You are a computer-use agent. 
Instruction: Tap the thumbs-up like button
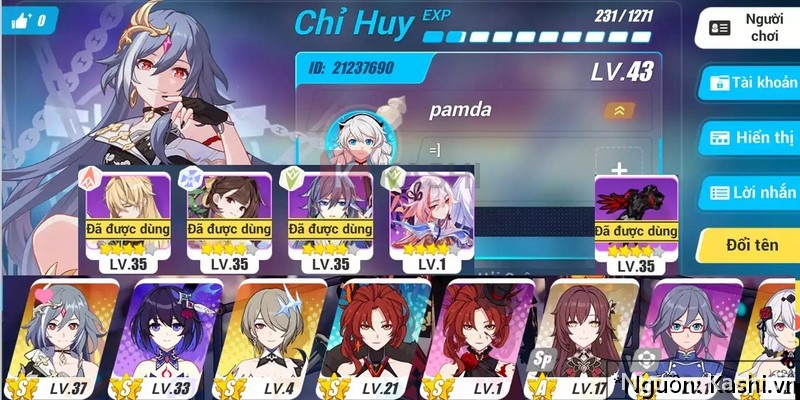coord(27,21)
